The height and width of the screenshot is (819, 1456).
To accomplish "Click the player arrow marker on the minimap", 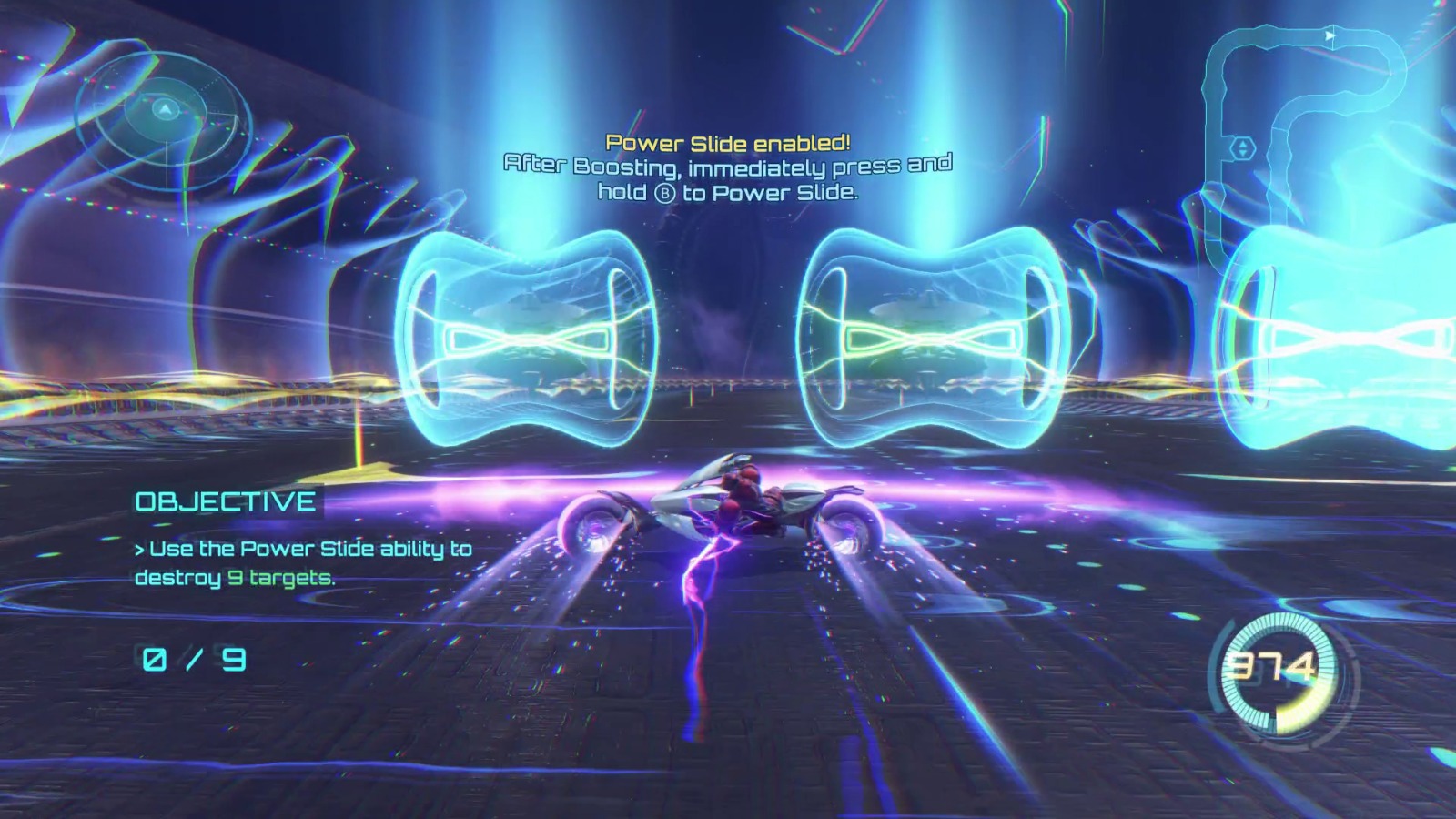I will [1330, 35].
